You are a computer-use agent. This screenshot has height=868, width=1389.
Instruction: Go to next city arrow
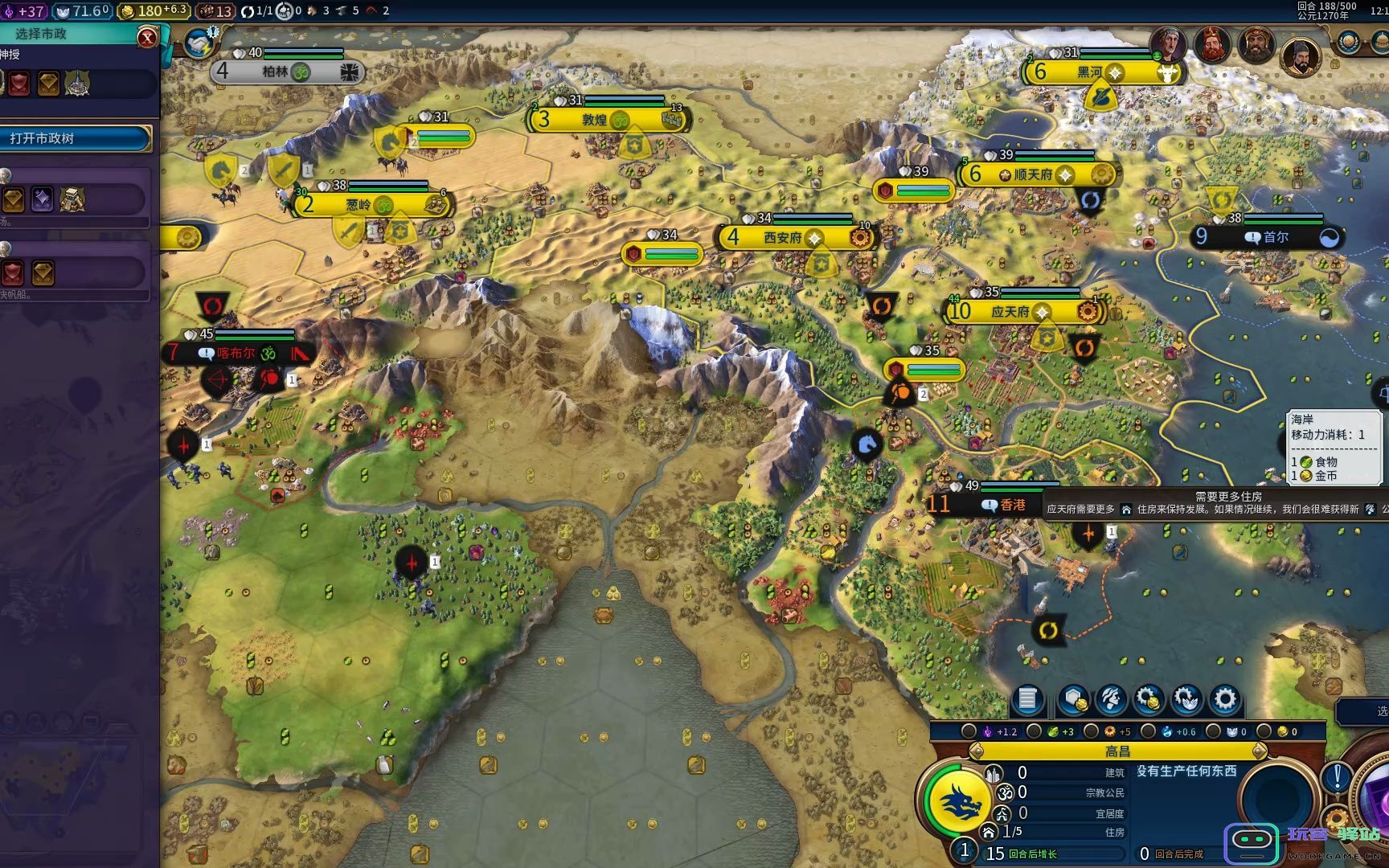1260,751
